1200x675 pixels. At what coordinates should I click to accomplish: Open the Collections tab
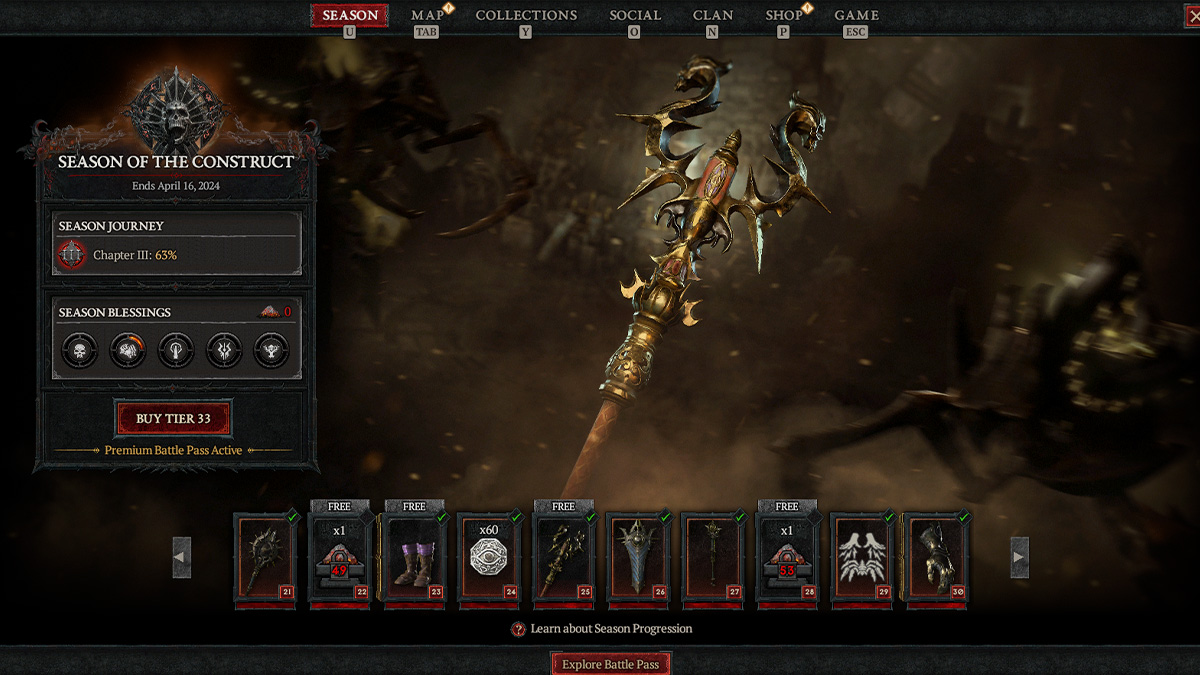(526, 16)
